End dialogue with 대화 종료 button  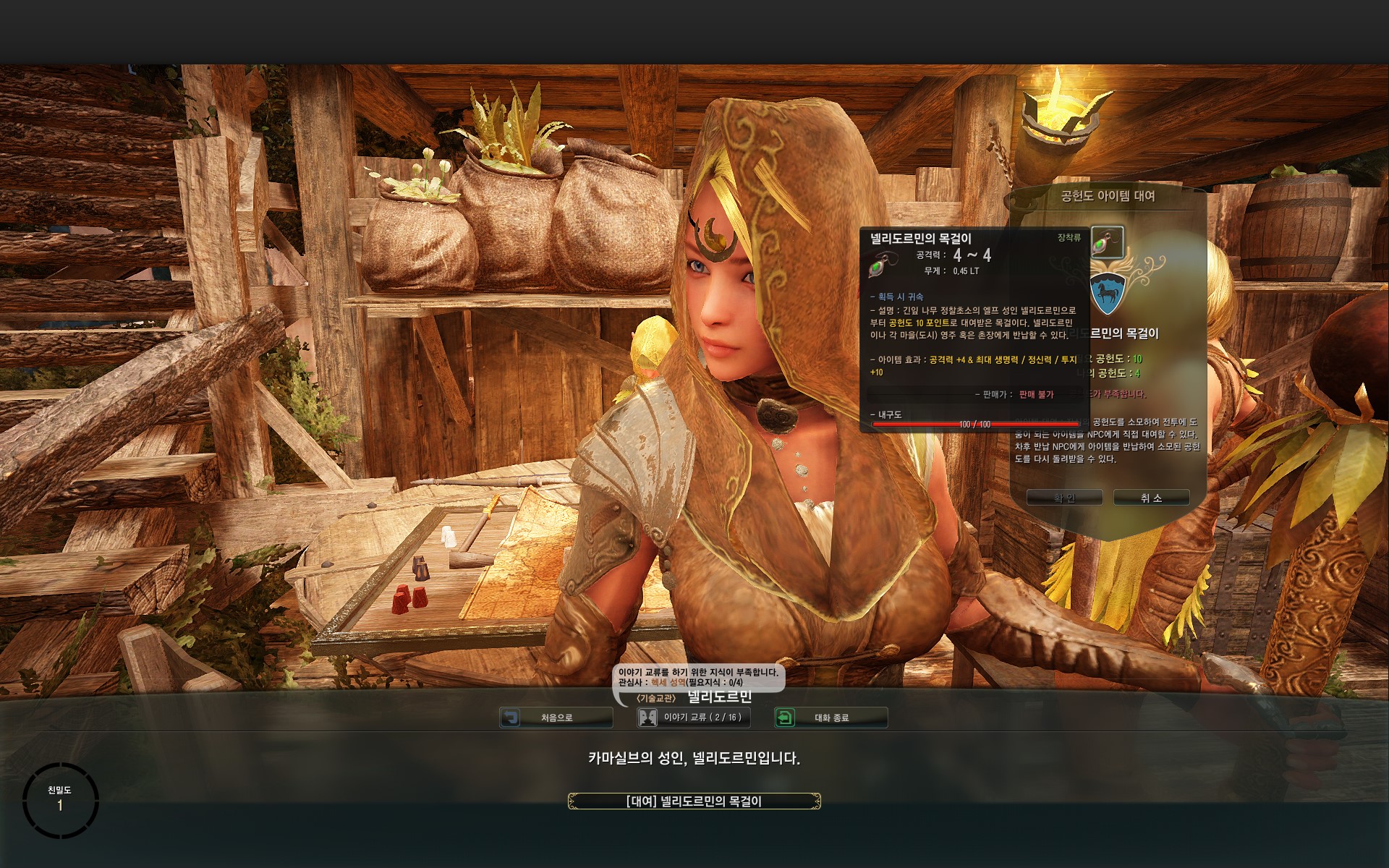tap(831, 718)
